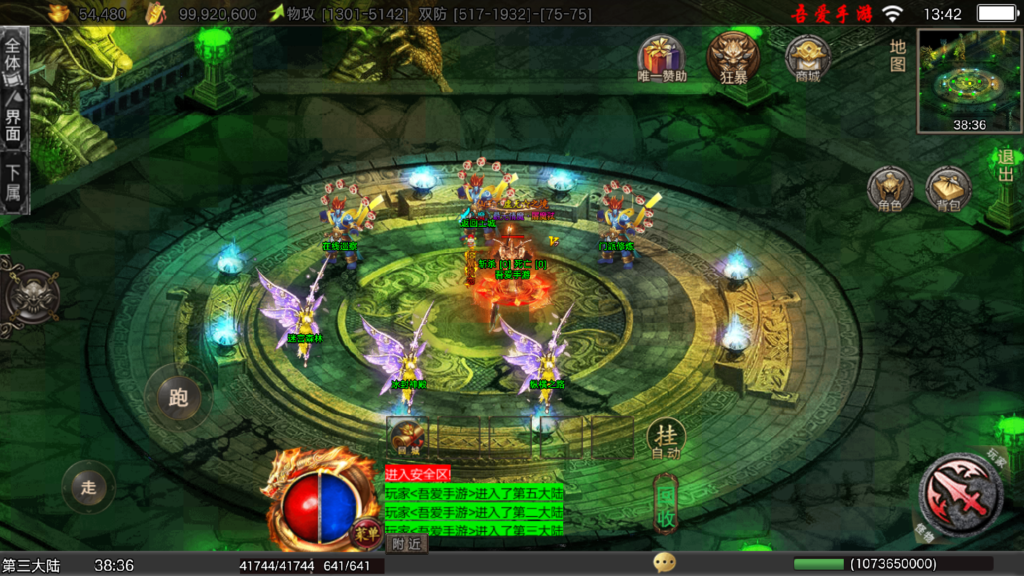Activate the 狂暴 rage icon
Screen dimensions: 1024x576
(734, 56)
